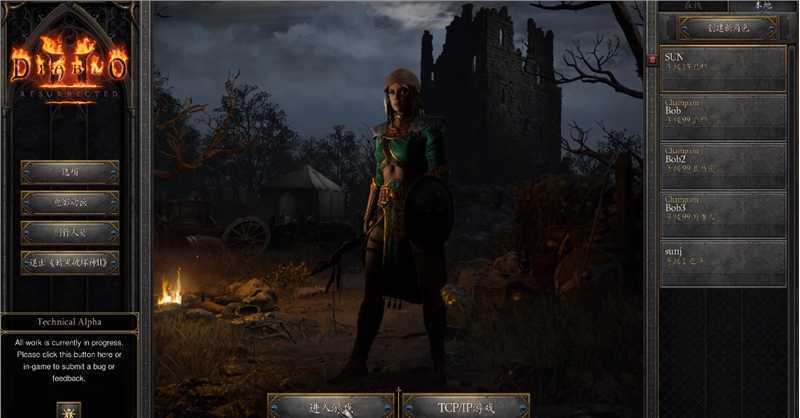Exit Diablo II with the 退出 button
Screen dimensions: 800x418
[70, 263]
